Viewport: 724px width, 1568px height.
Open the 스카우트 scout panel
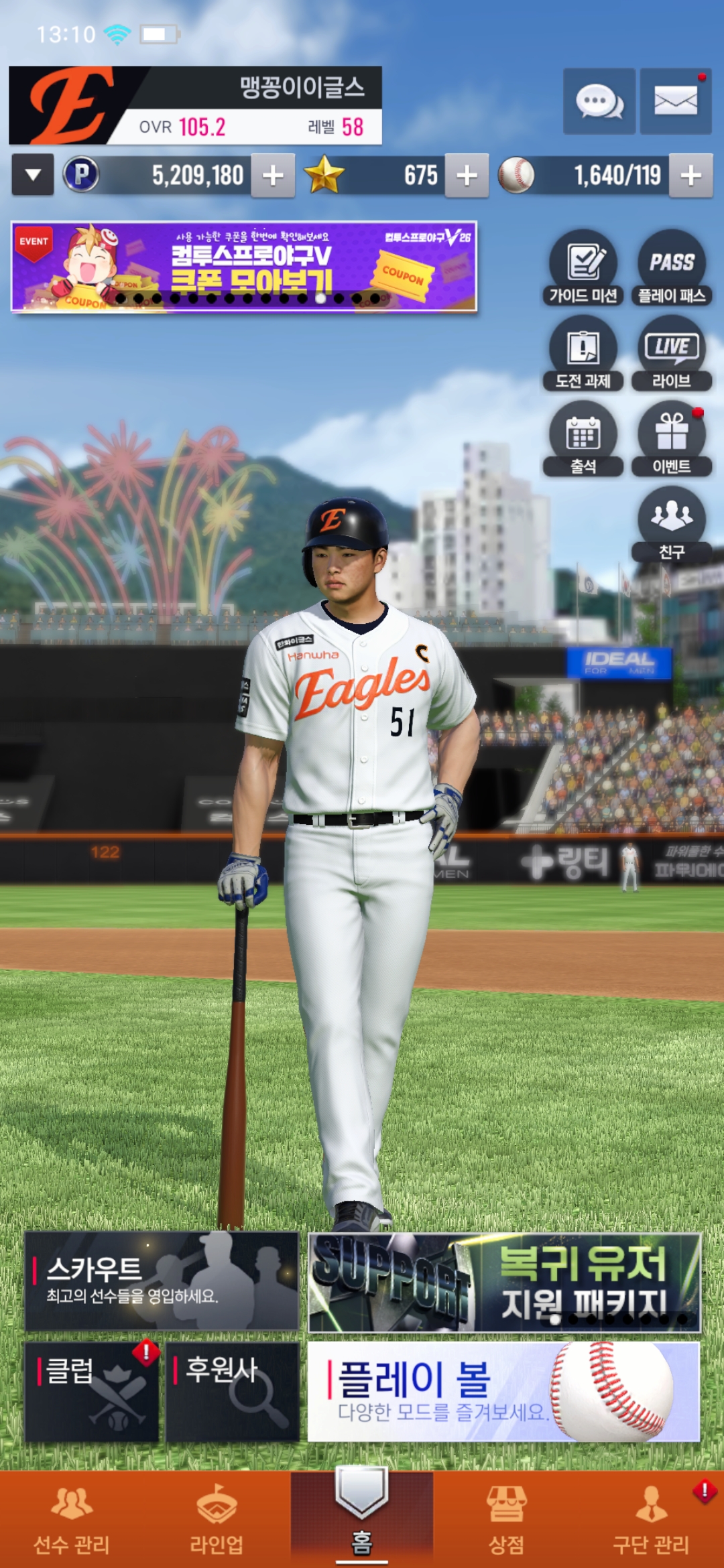162,1281
